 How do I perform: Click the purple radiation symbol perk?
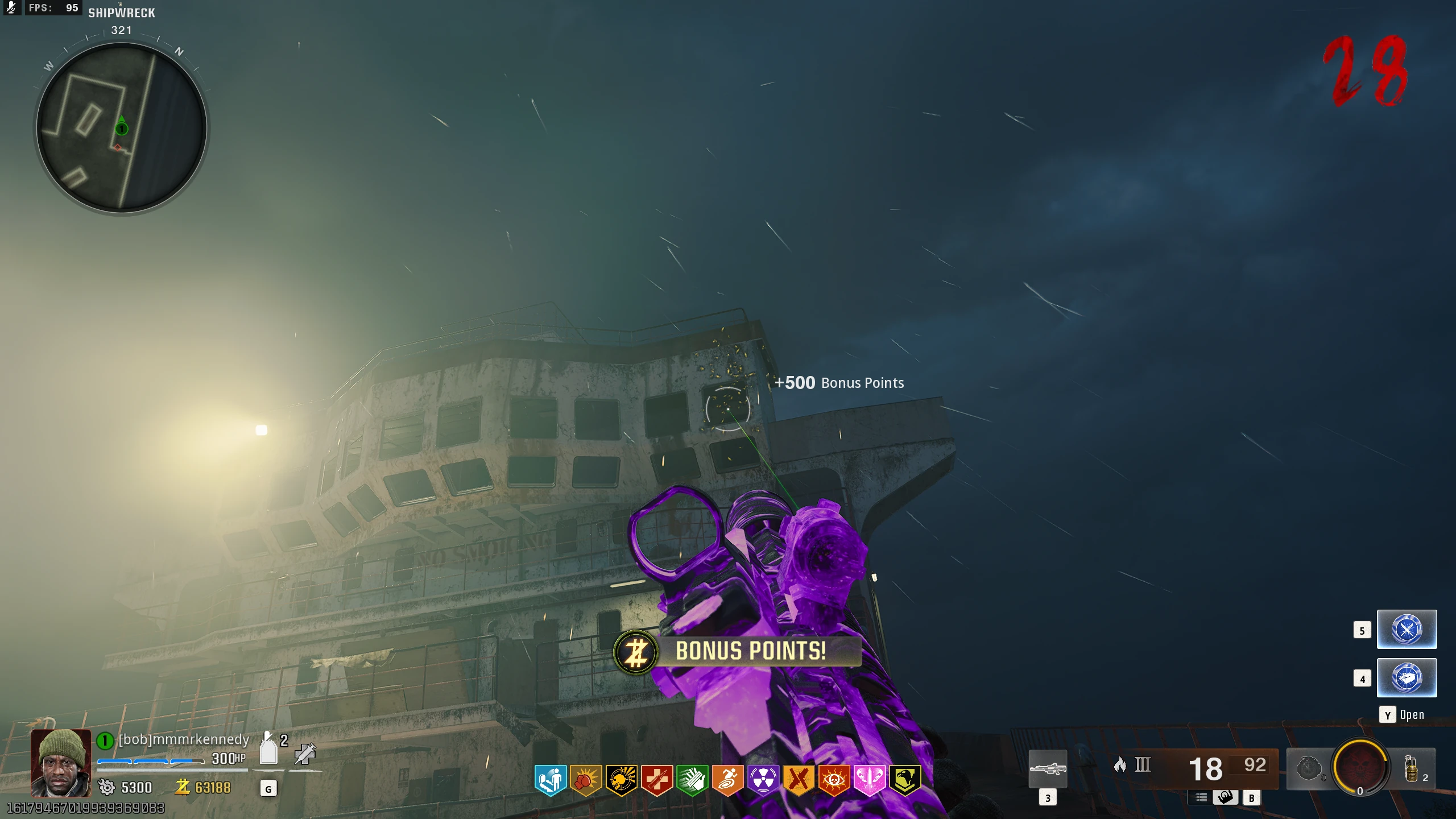pos(763,779)
